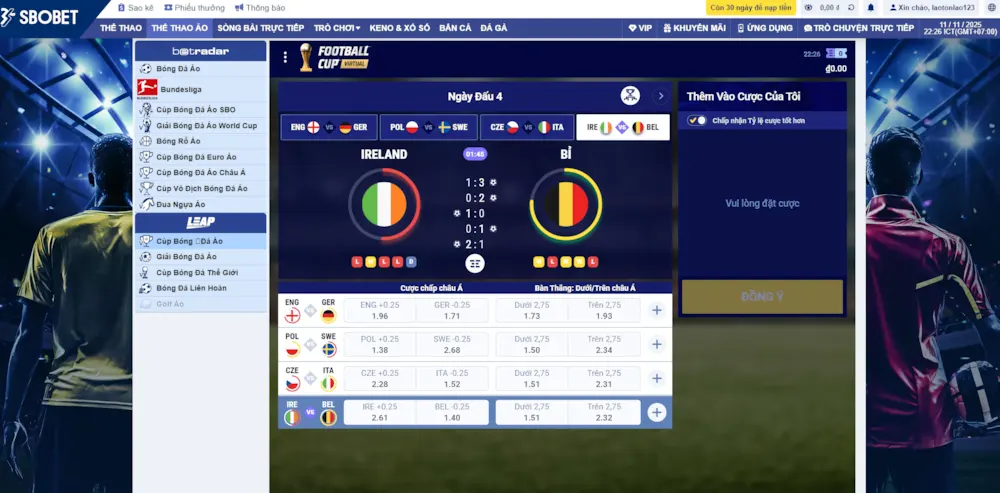Show the match statistics round icon
1000x493 pixels.
tap(475, 263)
